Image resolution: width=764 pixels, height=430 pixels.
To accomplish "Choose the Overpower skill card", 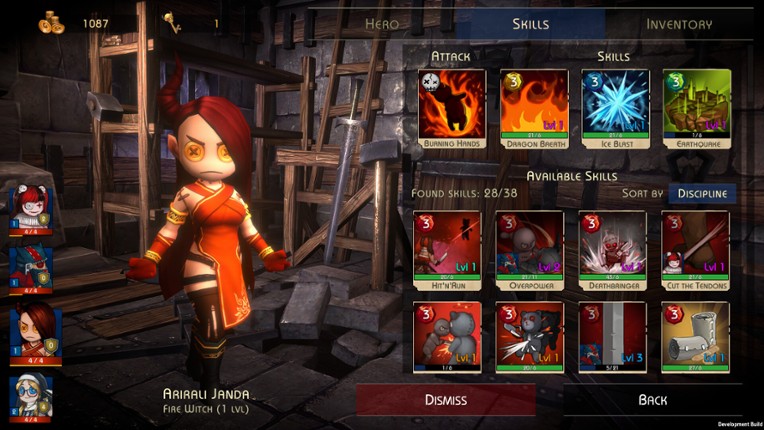I will (529, 245).
